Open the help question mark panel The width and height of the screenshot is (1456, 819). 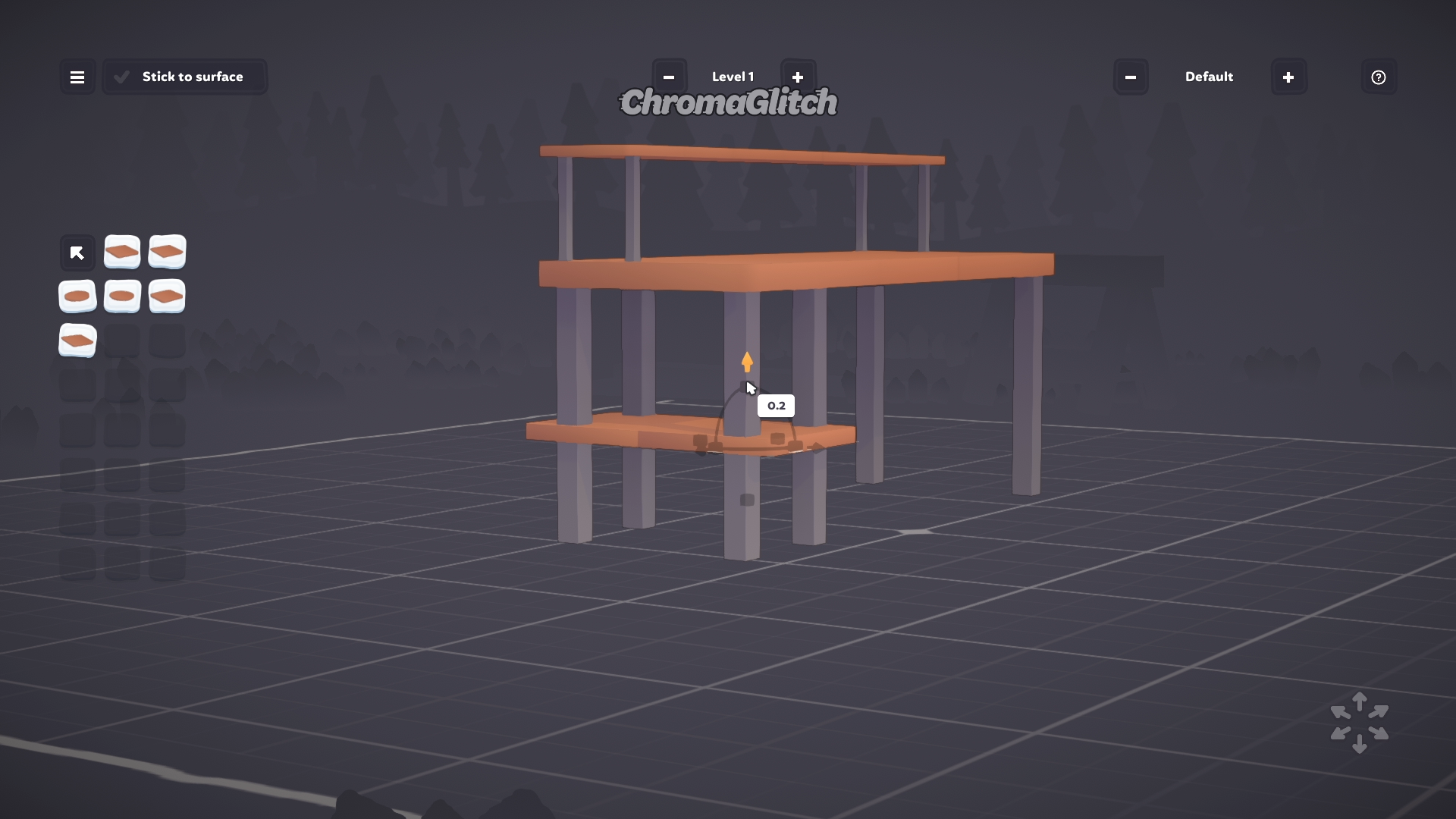pos(1378,77)
